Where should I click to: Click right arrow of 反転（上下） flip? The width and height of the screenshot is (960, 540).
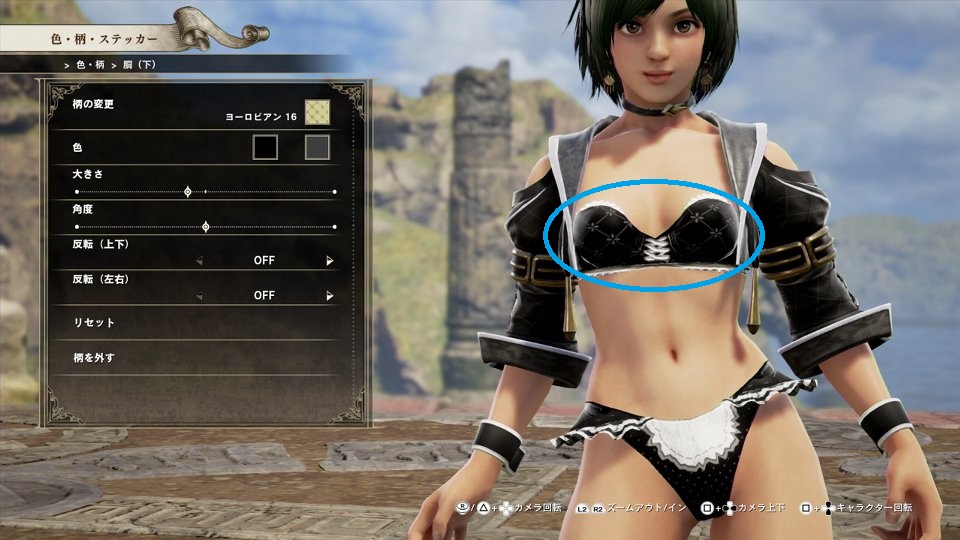tap(329, 260)
